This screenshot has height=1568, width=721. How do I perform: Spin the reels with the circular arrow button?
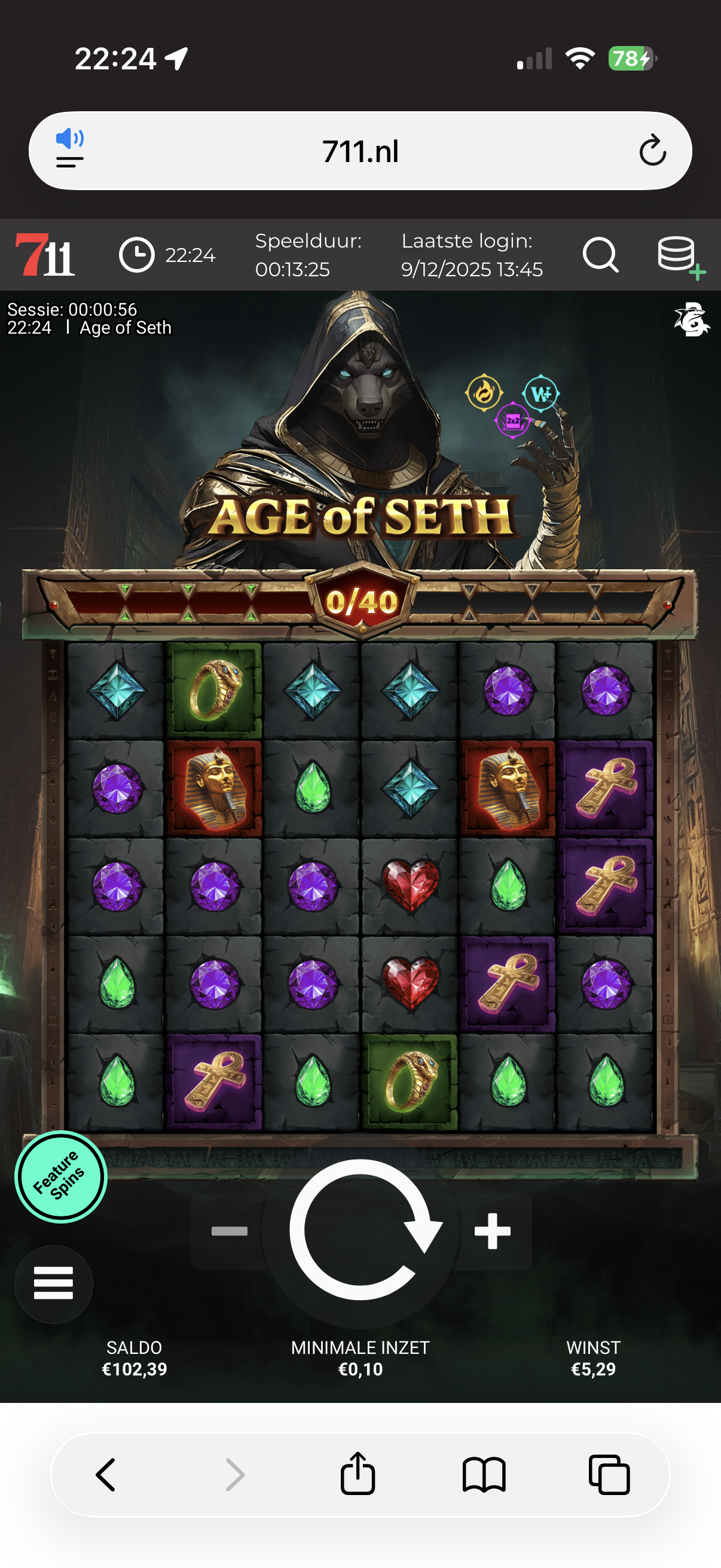[361, 1230]
